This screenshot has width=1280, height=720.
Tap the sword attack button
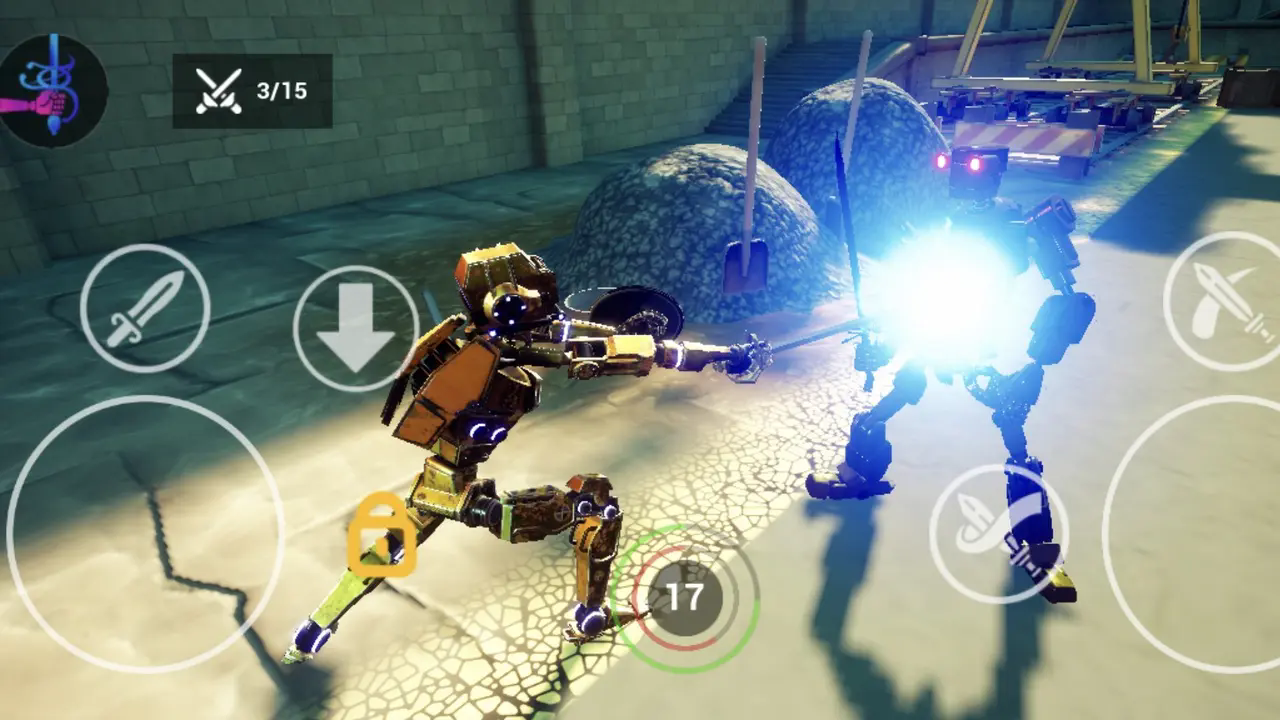(145, 309)
